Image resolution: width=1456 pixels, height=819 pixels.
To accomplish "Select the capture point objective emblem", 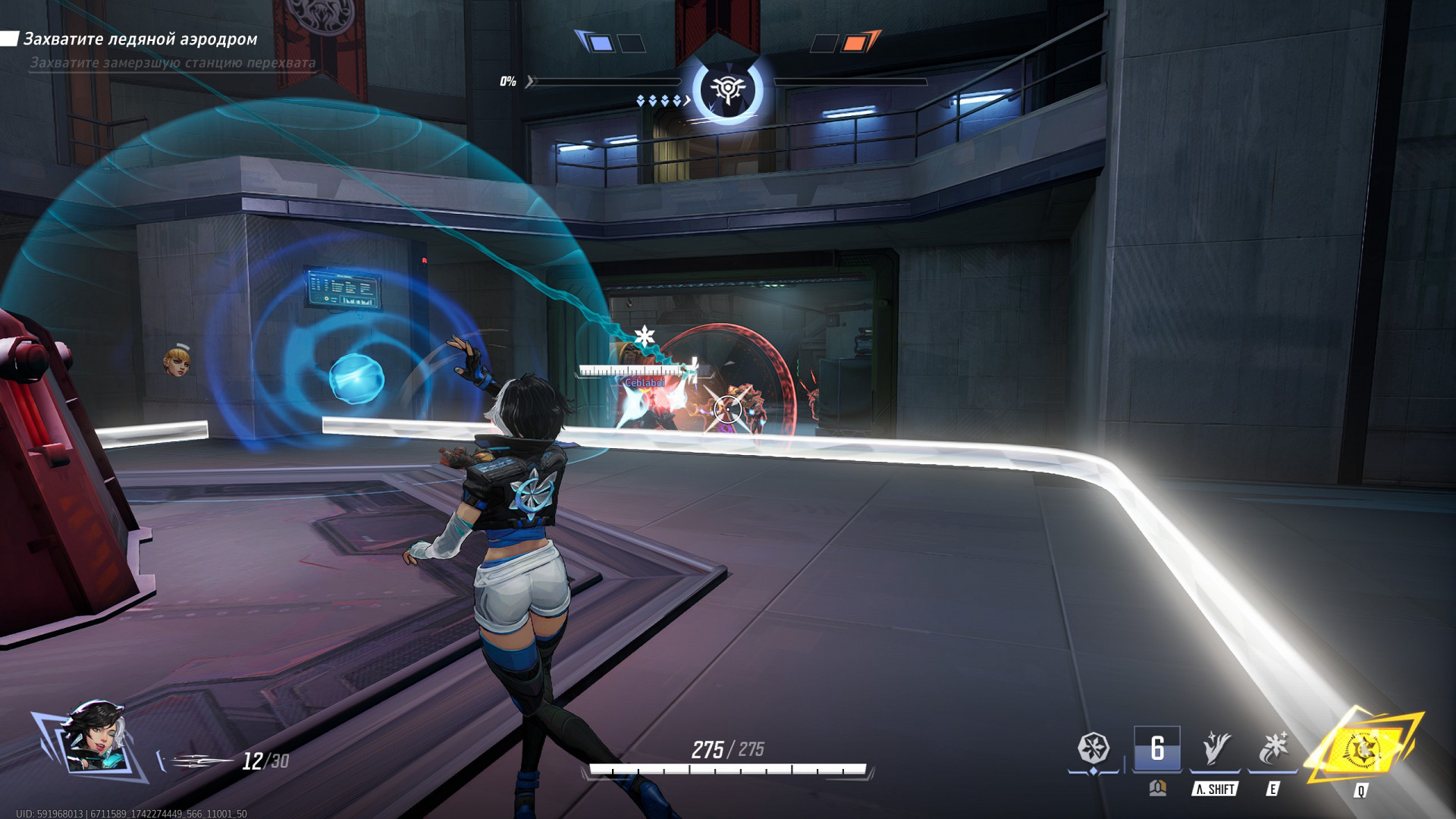I will 727,89.
